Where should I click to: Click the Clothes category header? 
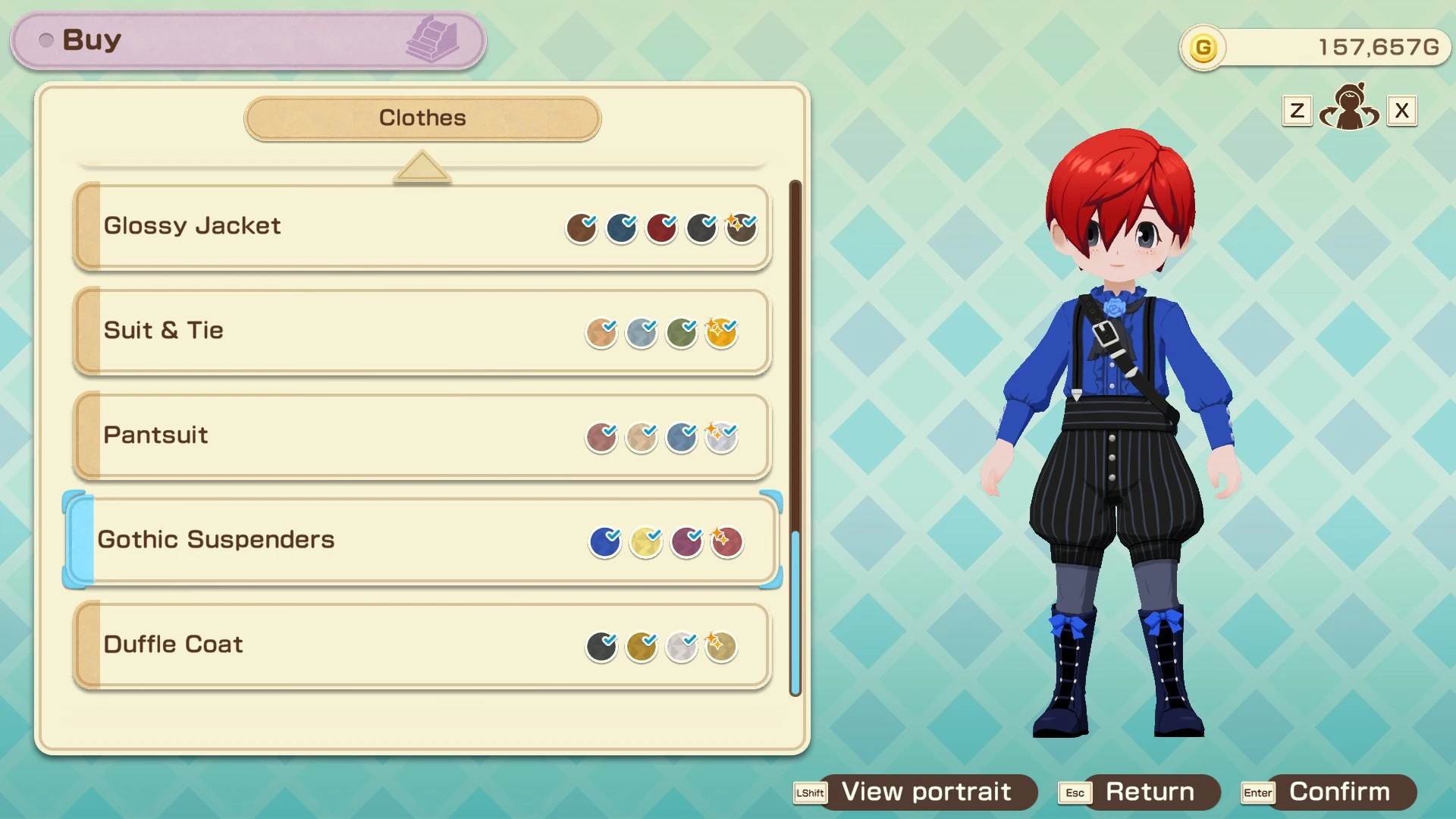click(422, 118)
